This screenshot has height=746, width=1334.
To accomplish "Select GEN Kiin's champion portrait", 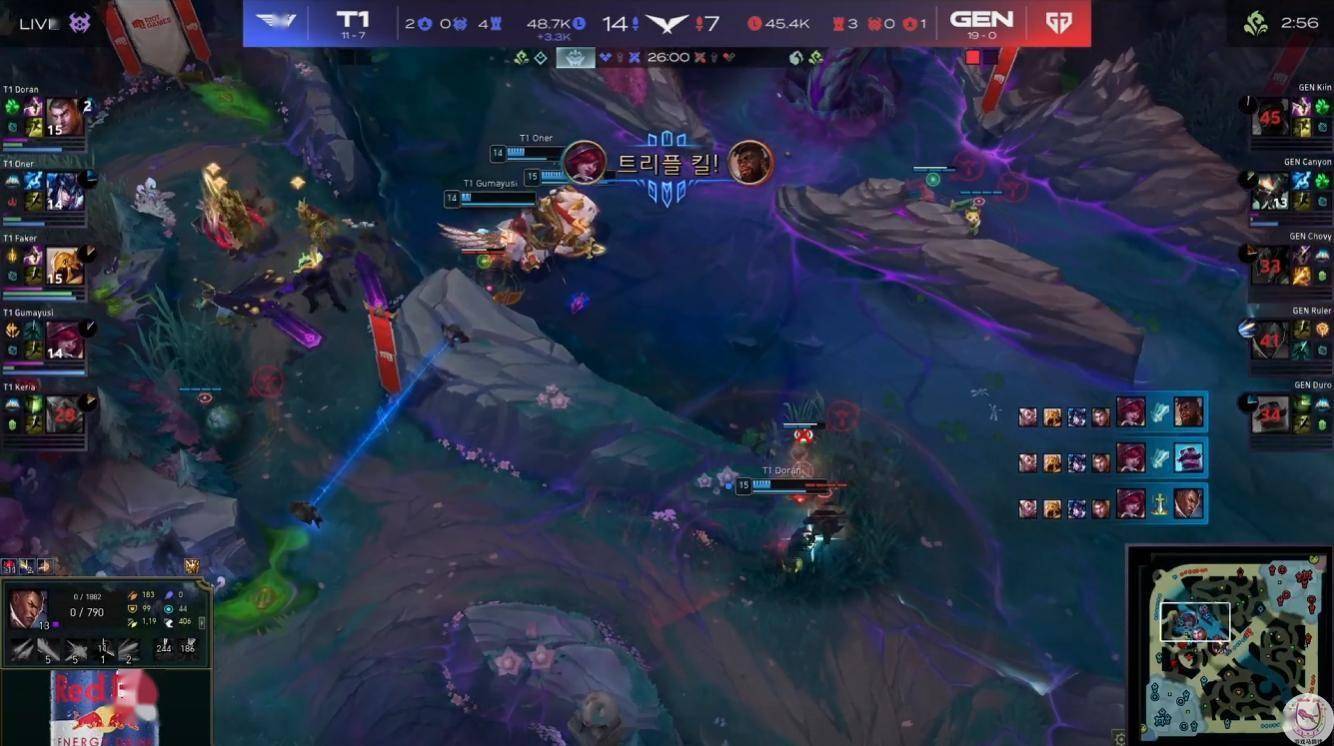I will pyautogui.click(x=1270, y=117).
